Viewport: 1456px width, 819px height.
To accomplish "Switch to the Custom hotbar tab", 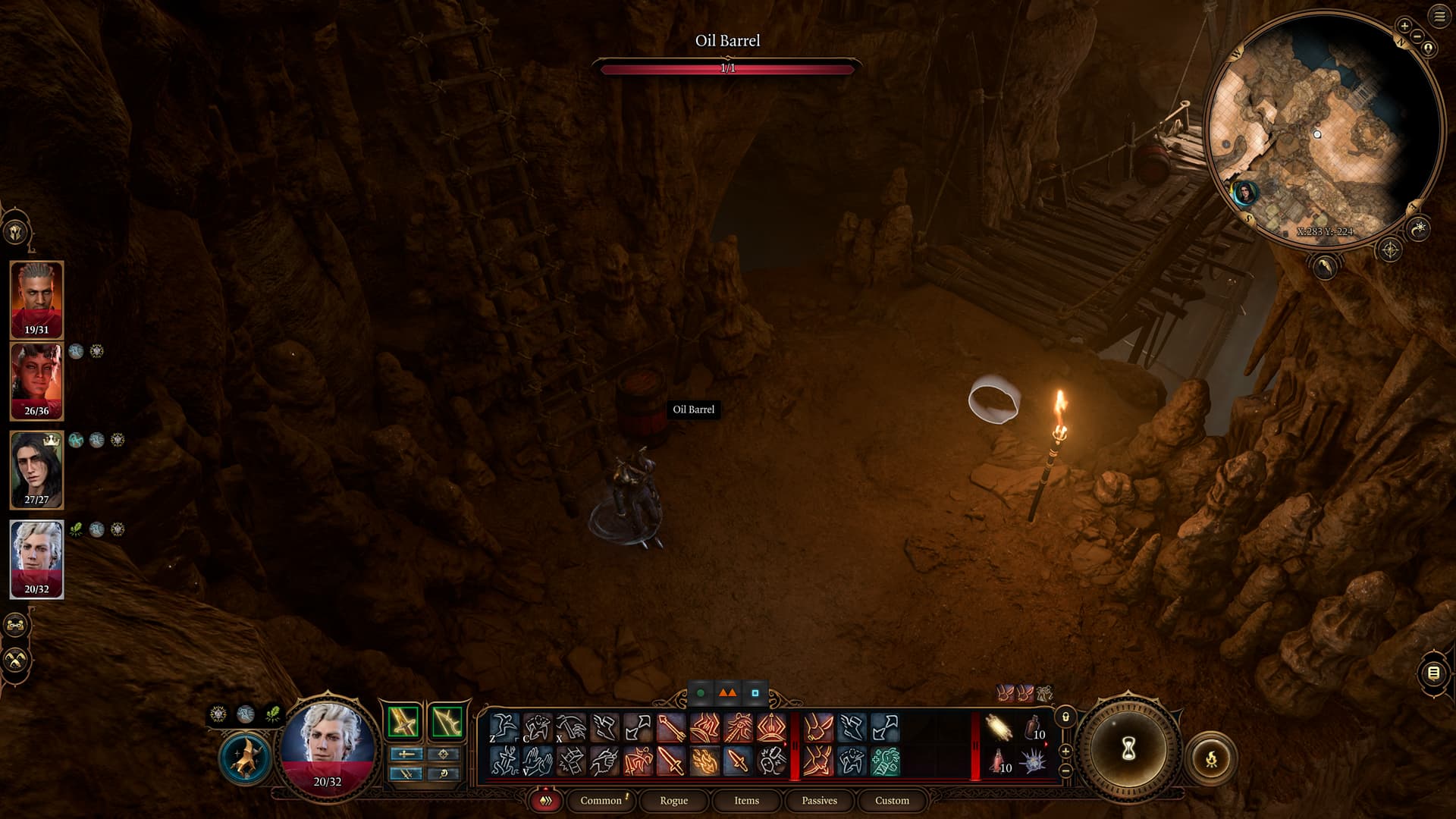I will (x=892, y=800).
